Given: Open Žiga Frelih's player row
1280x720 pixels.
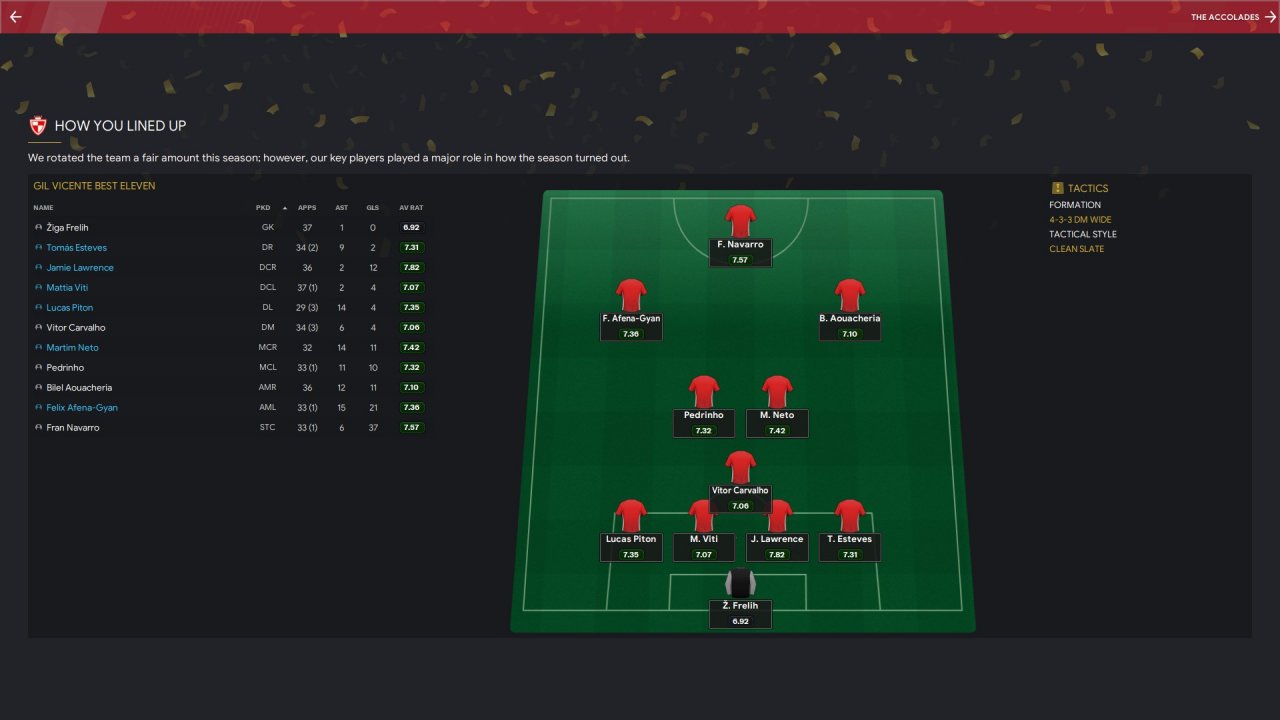Looking at the screenshot, I should (x=67, y=228).
